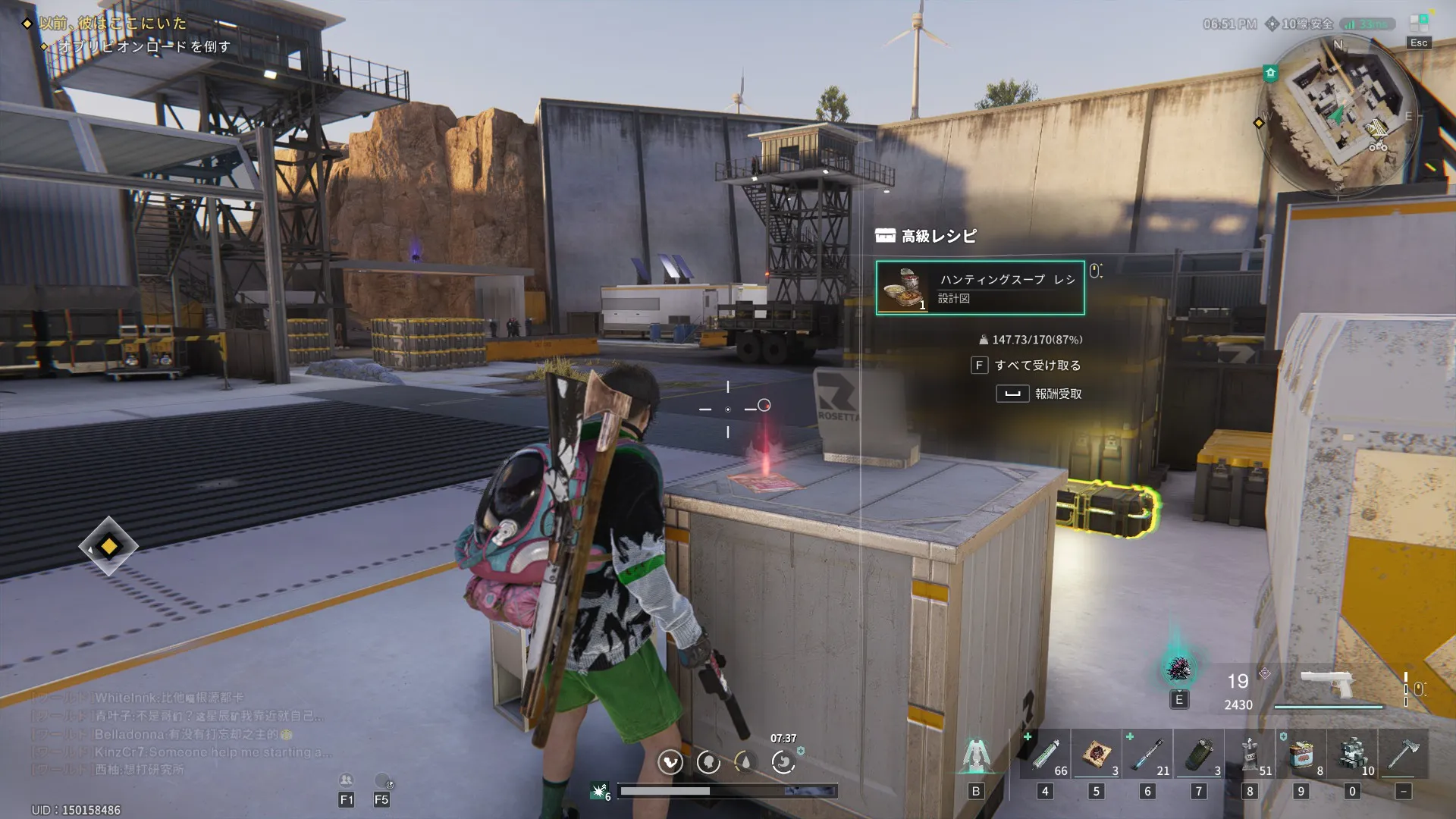Select the blue activator pen slot

1148,755
